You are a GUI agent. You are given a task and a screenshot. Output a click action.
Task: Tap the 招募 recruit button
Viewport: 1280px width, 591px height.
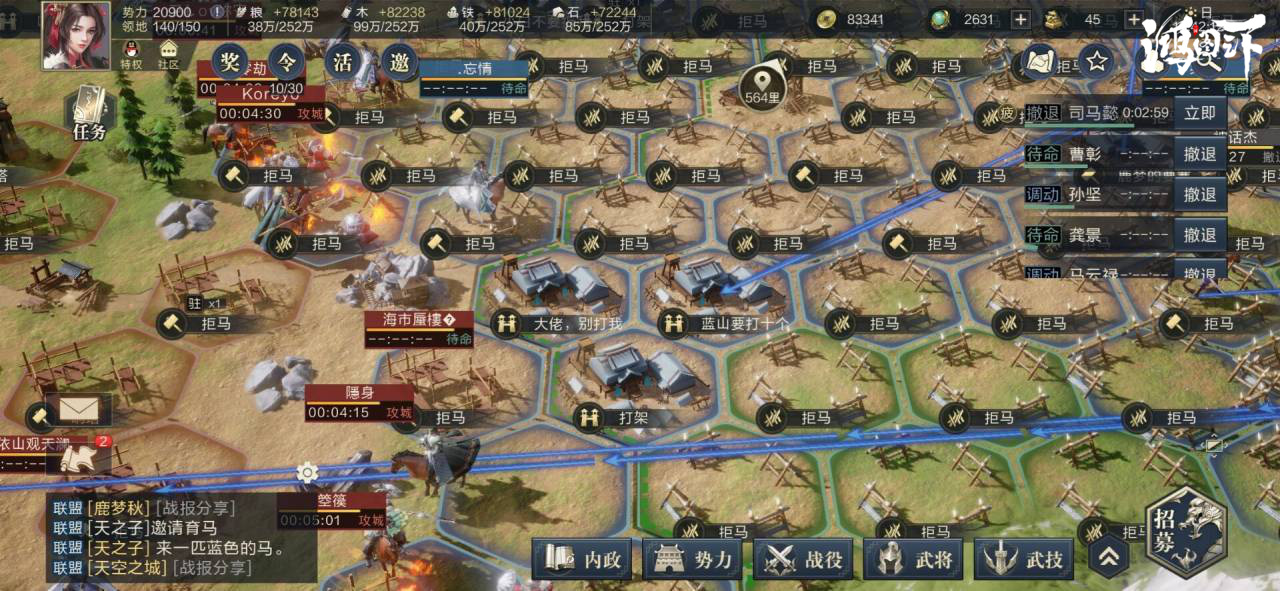click(x=1185, y=532)
